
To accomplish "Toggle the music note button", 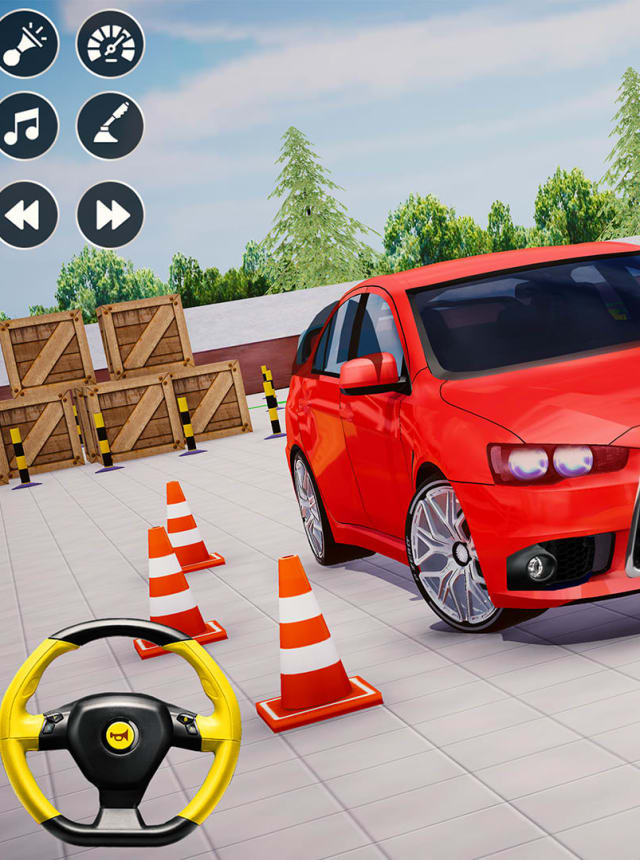I will [x=24, y=126].
